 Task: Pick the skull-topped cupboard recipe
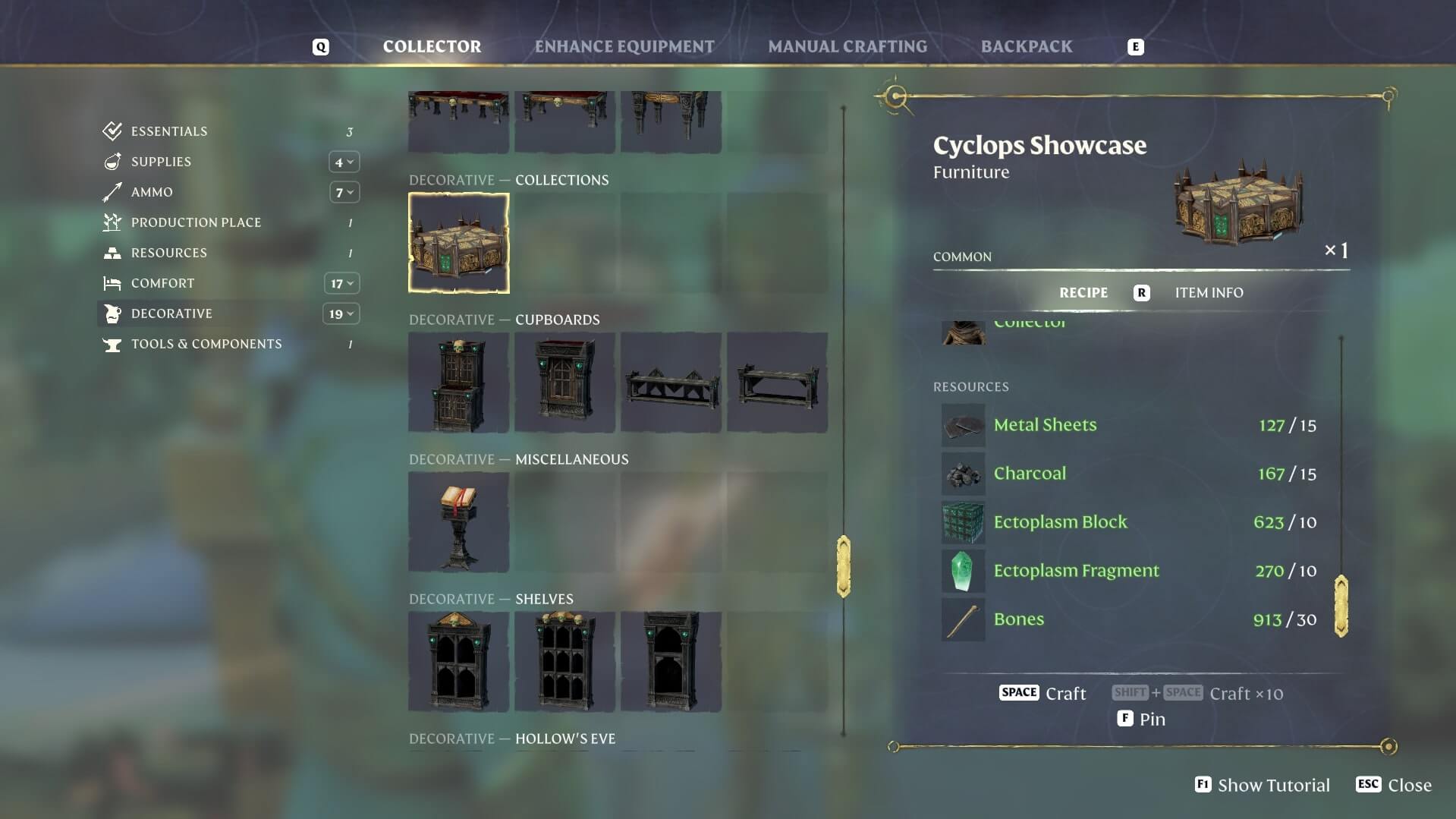458,383
